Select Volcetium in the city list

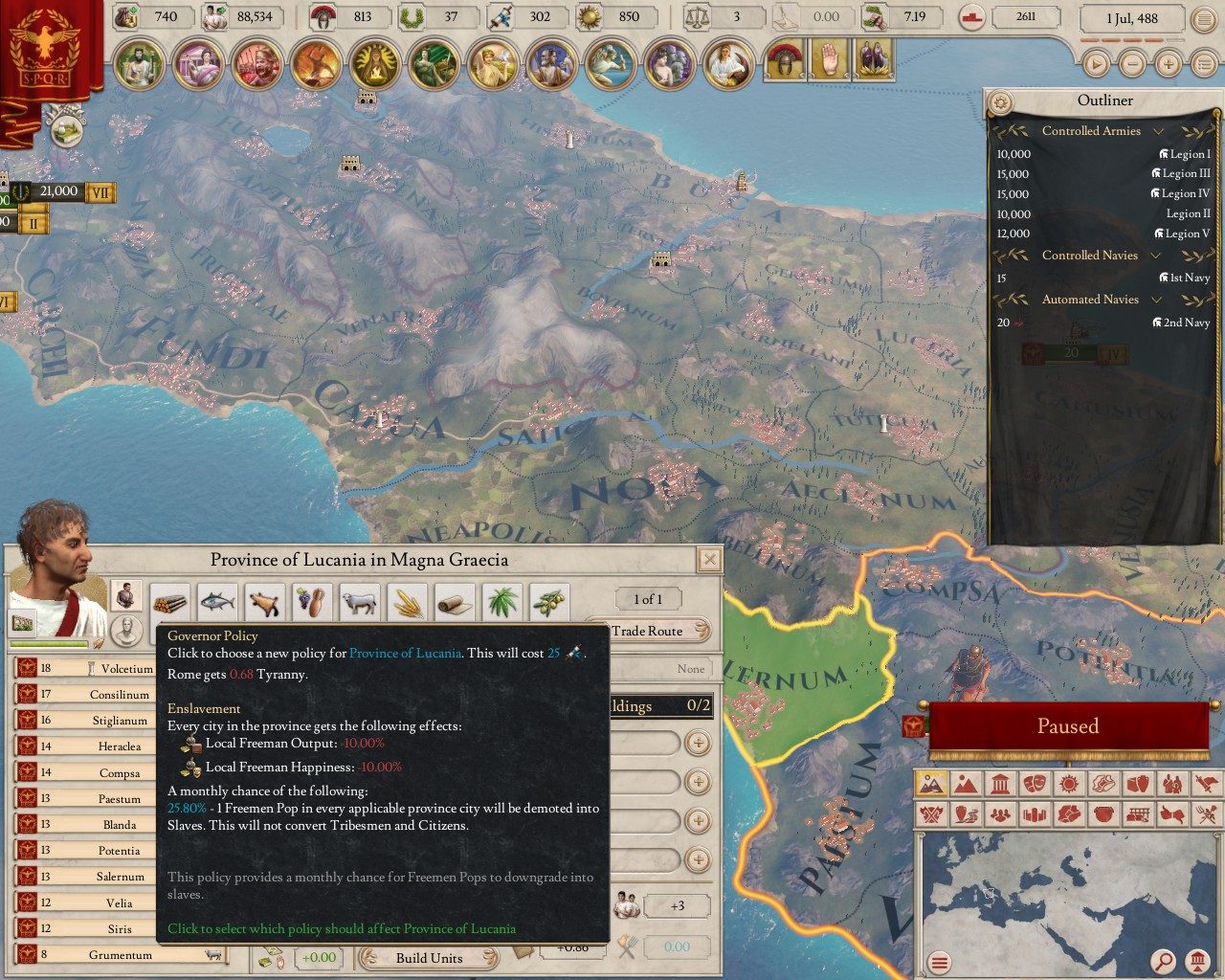[x=125, y=669]
